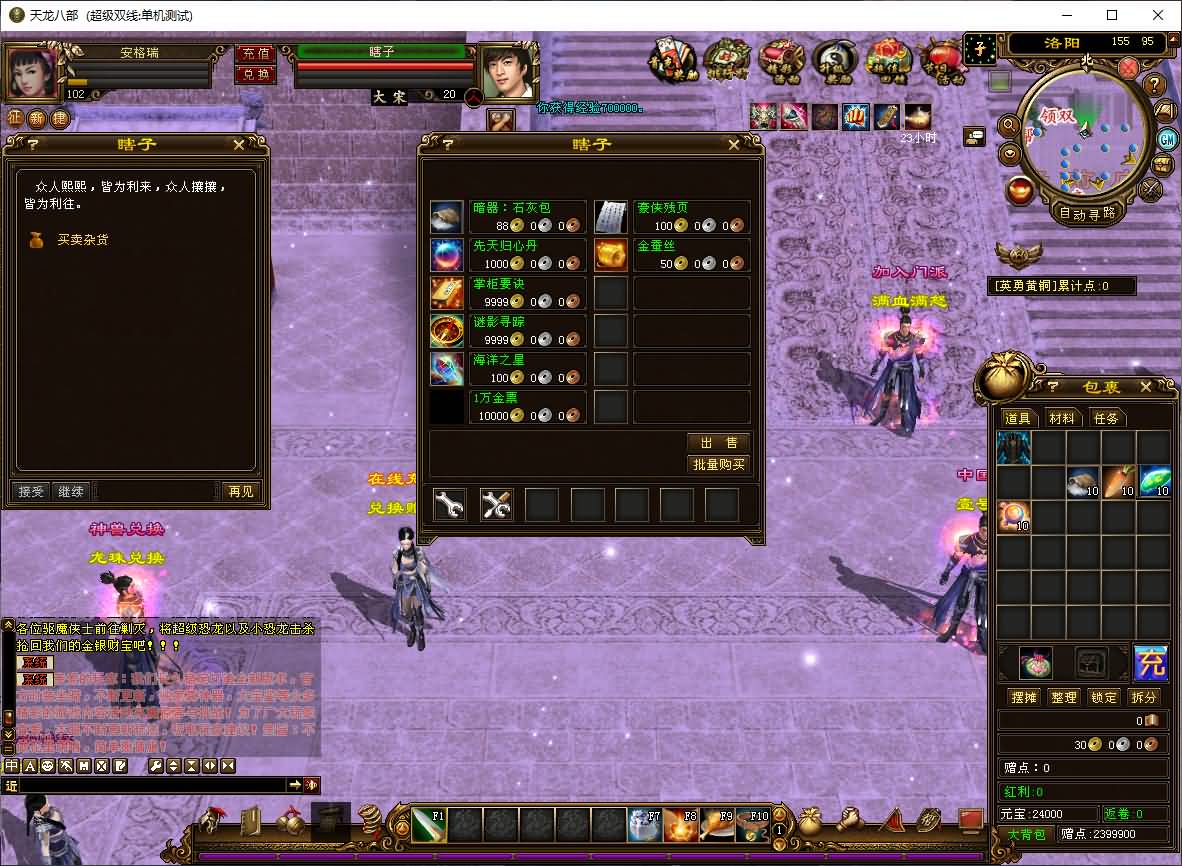
Task: Open 批量购买 bulk purchase
Action: point(718,464)
